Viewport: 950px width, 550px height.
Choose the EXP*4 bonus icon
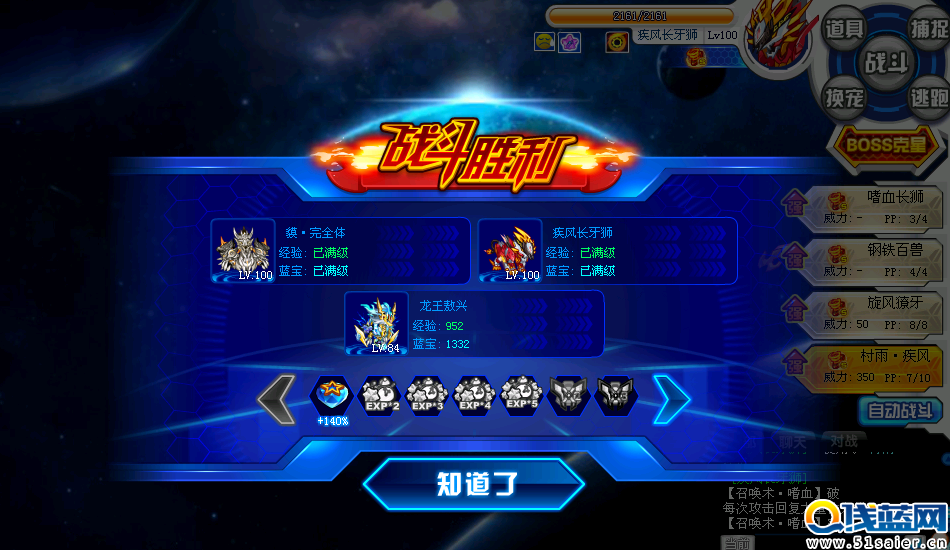pos(475,396)
